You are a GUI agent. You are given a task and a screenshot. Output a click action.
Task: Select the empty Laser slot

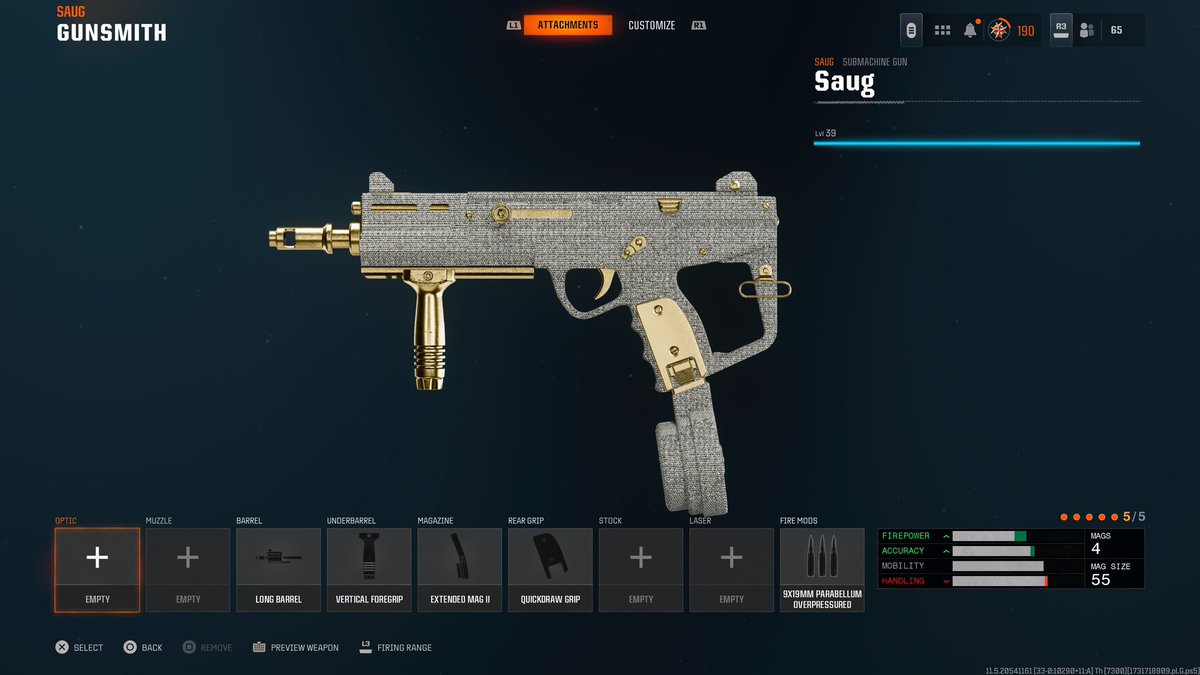[731, 569]
